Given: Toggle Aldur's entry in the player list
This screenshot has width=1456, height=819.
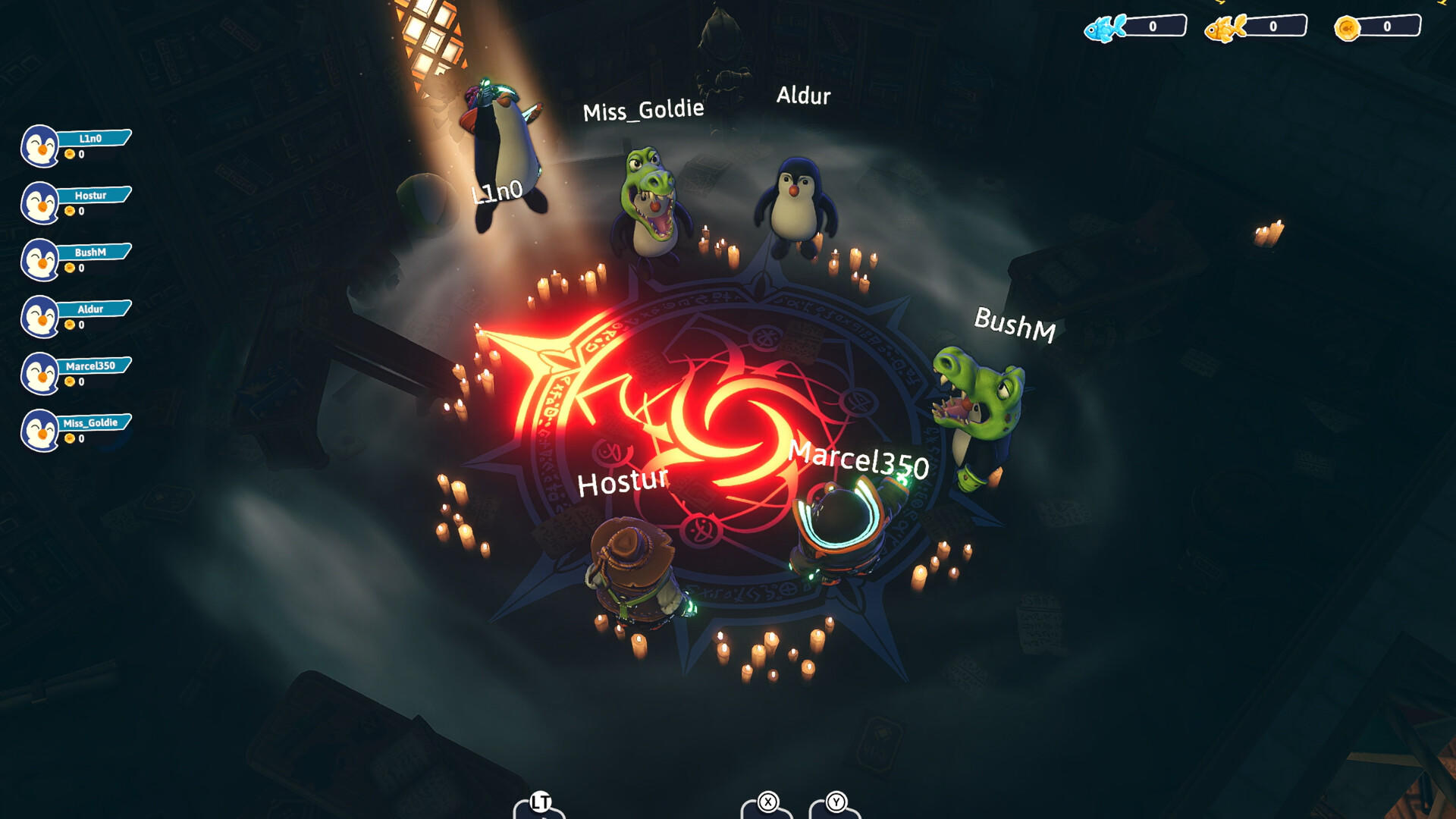Looking at the screenshot, I should (91, 309).
